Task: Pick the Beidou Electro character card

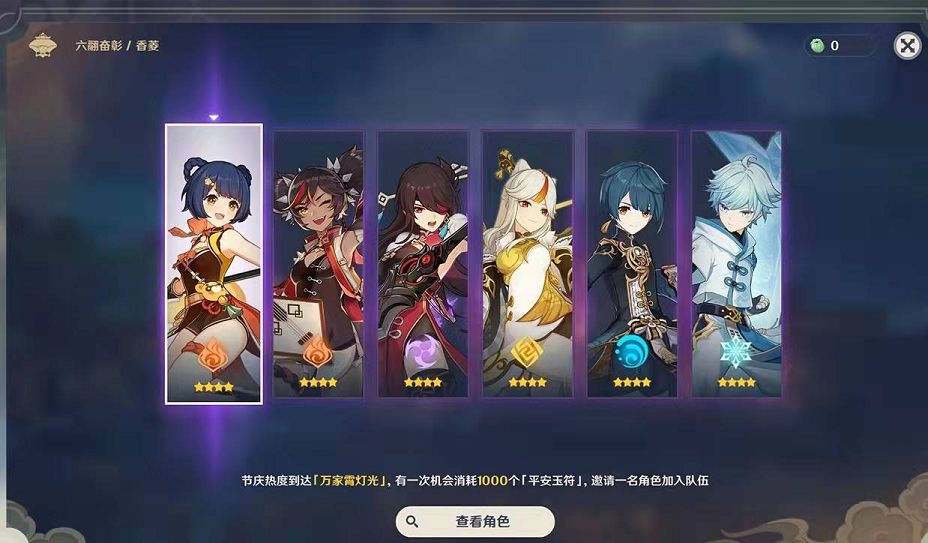Action: [x=423, y=264]
